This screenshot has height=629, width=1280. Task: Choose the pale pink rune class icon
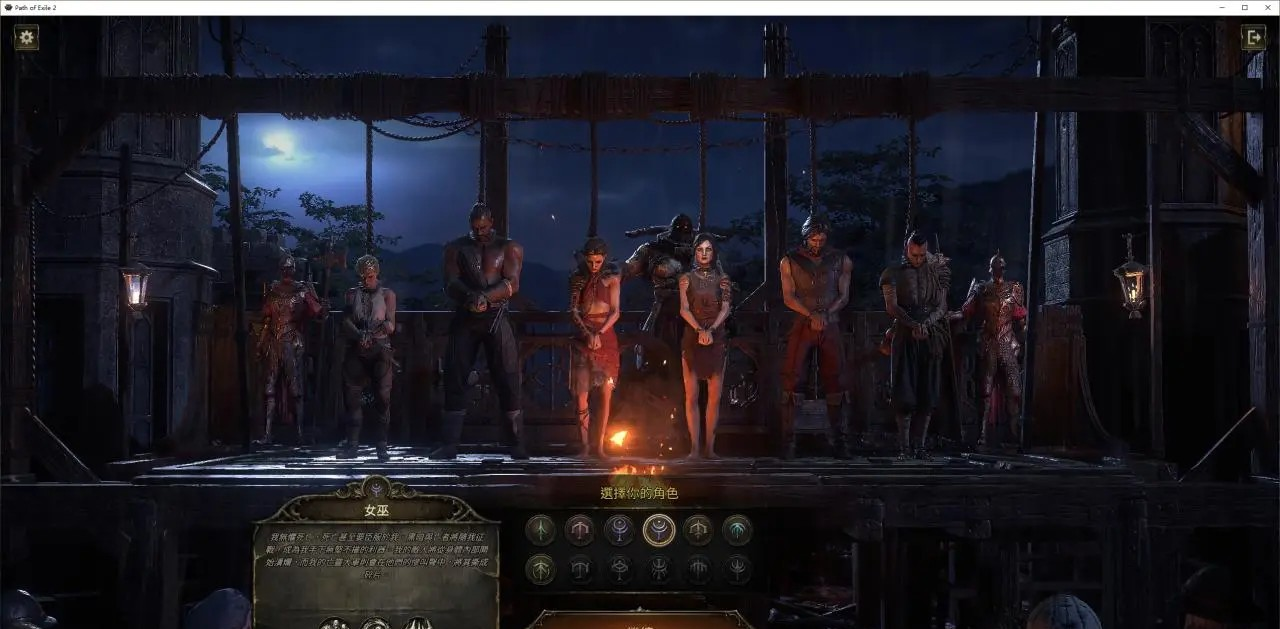click(x=580, y=529)
